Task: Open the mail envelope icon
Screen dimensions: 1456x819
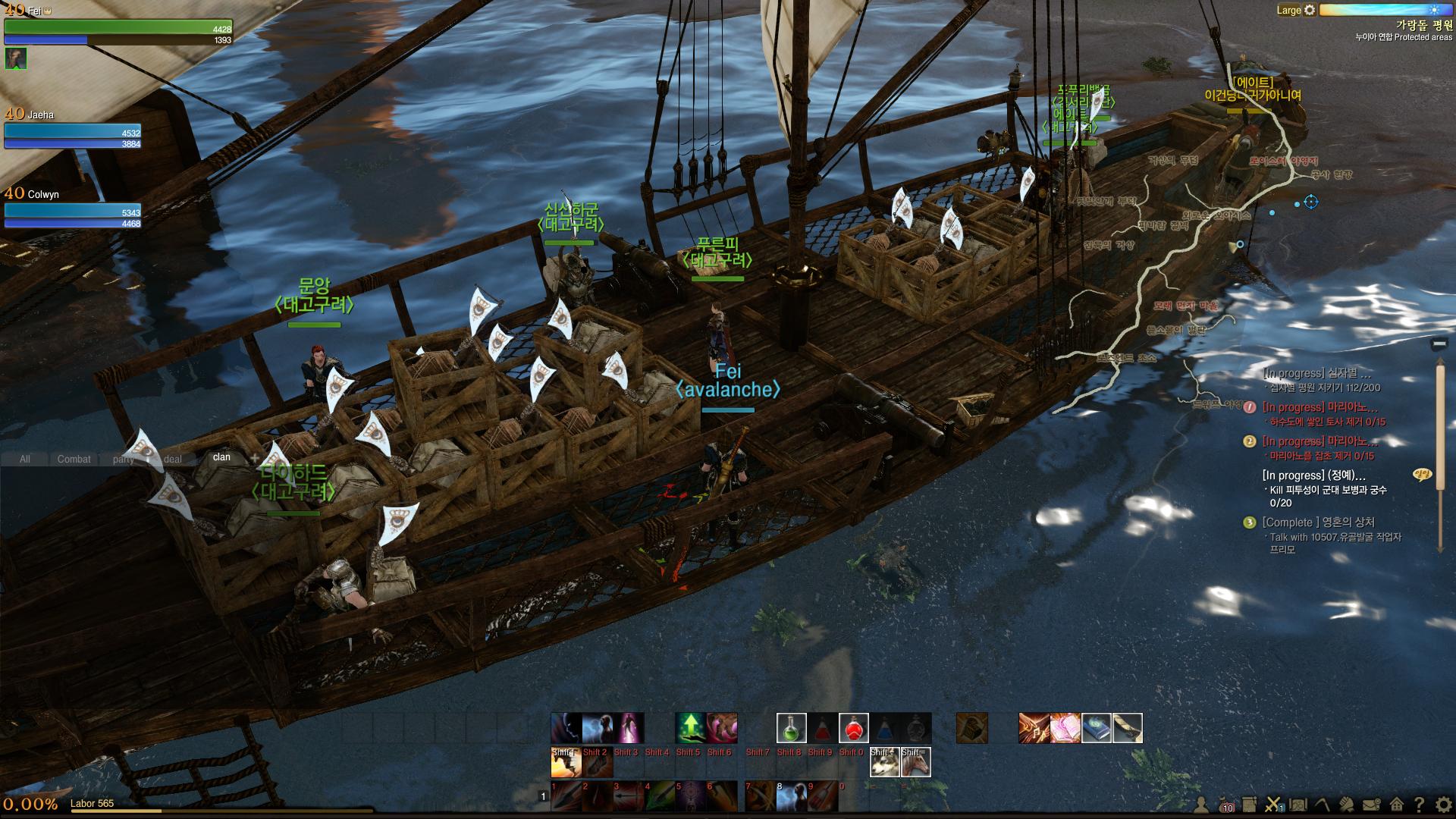Action: (1371, 805)
